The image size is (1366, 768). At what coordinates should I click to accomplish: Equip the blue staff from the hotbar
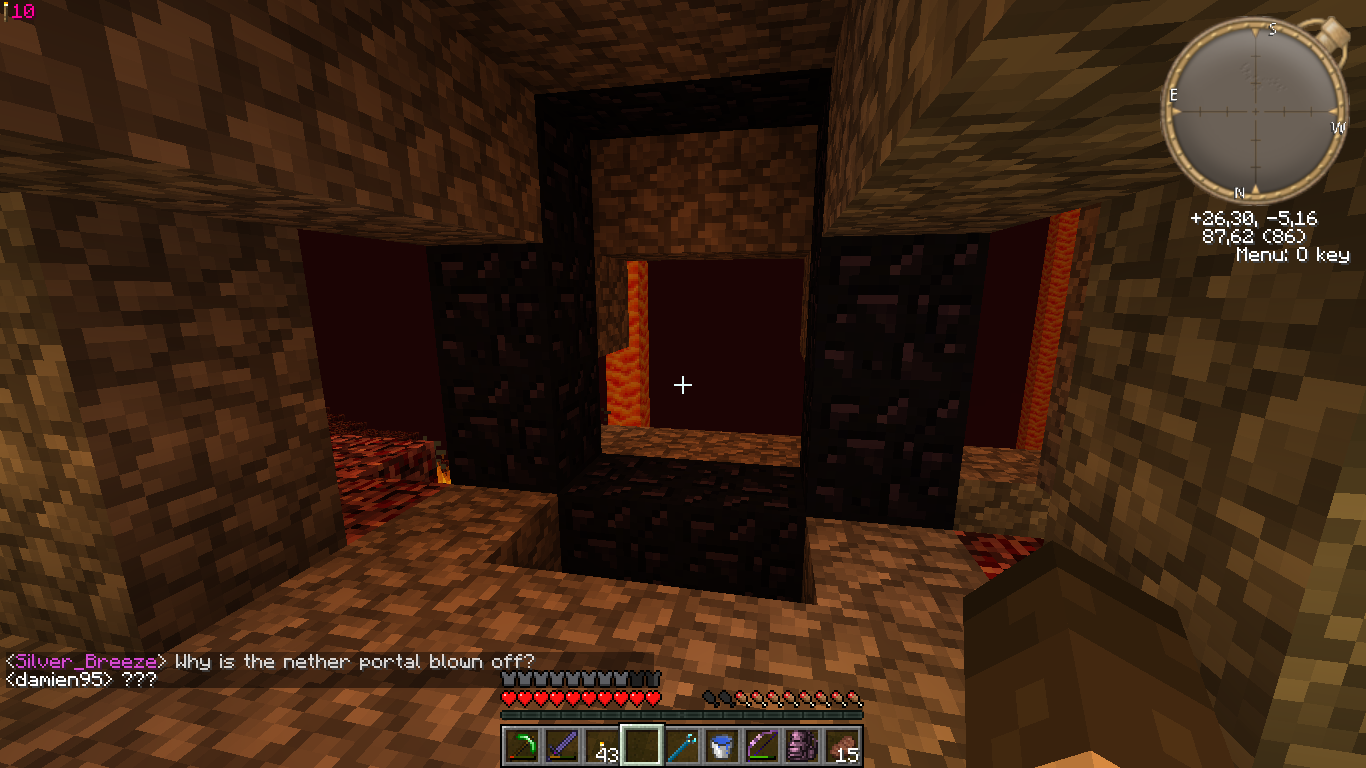(x=681, y=746)
